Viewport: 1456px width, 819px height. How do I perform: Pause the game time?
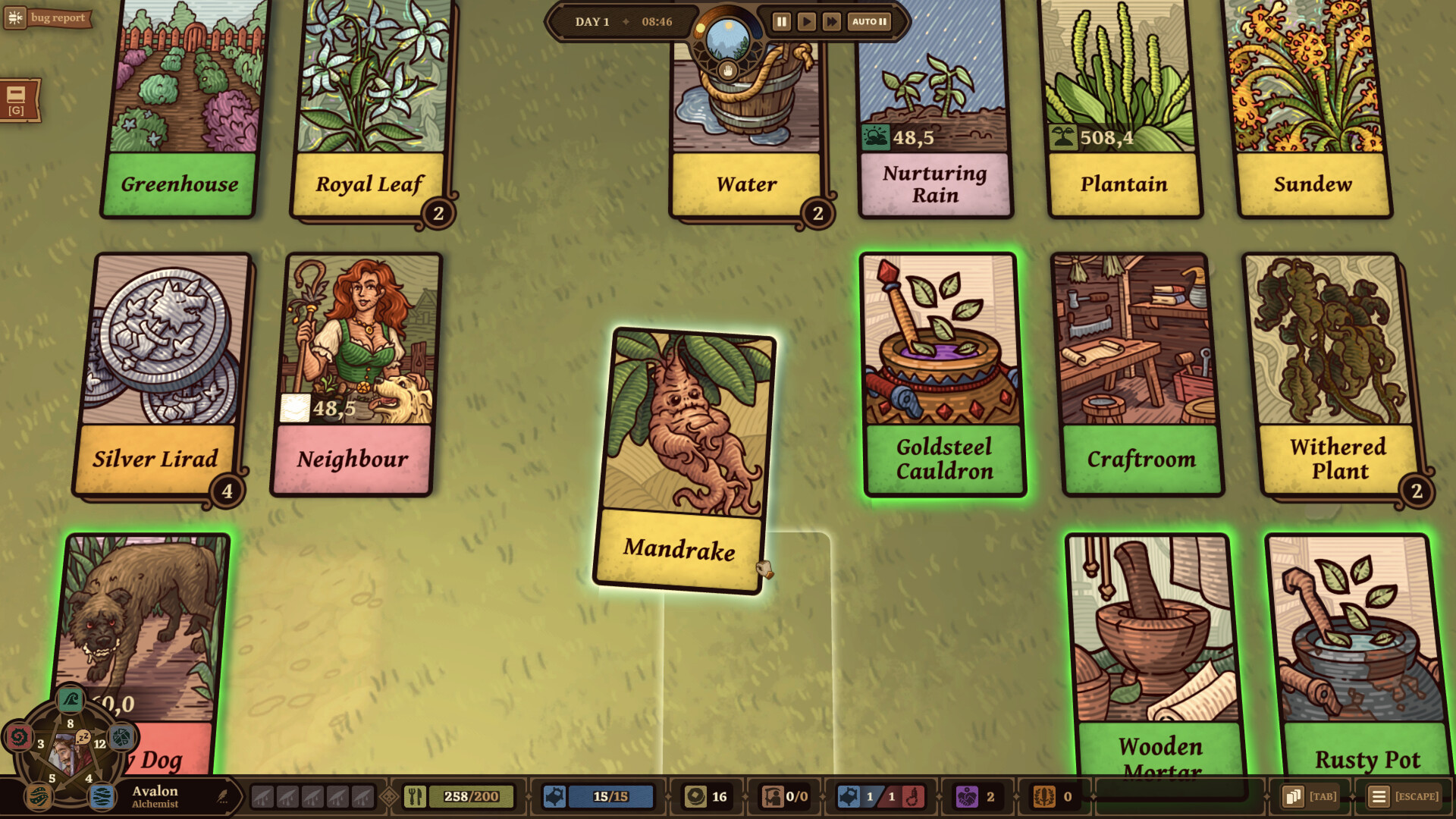pyautogui.click(x=781, y=21)
